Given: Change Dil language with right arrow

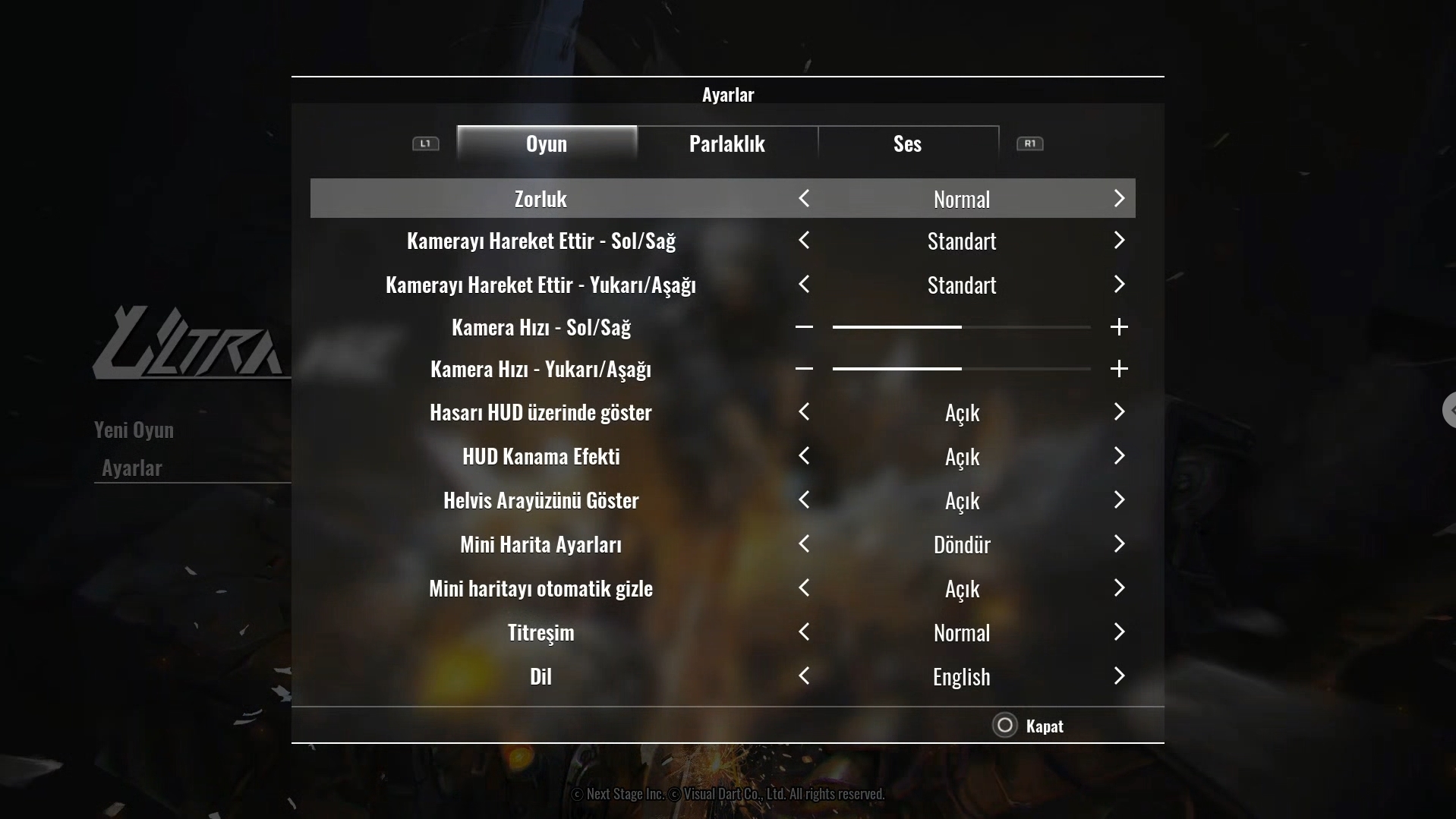Looking at the screenshot, I should click(x=1119, y=676).
